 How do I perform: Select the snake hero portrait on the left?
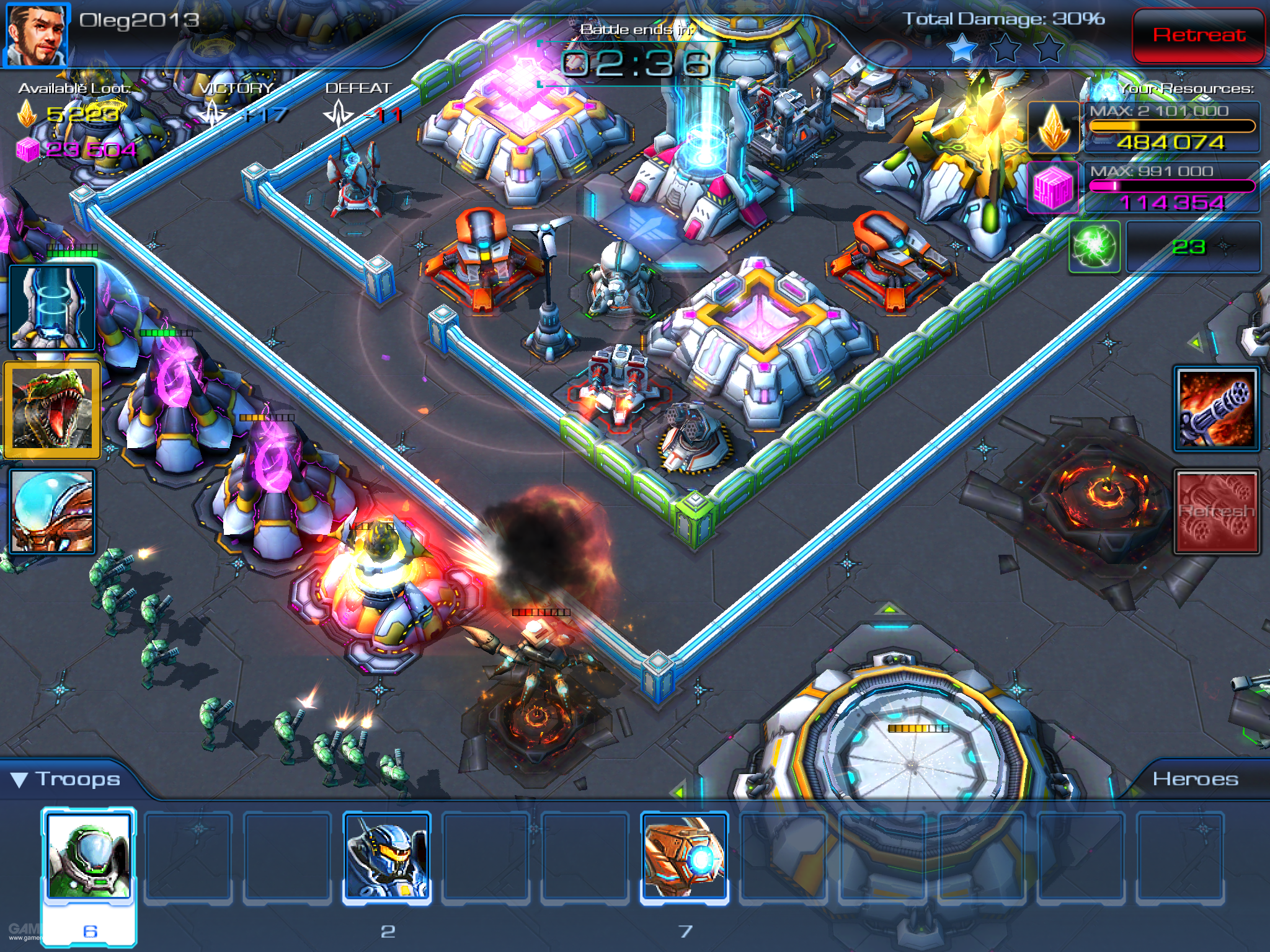(51, 409)
